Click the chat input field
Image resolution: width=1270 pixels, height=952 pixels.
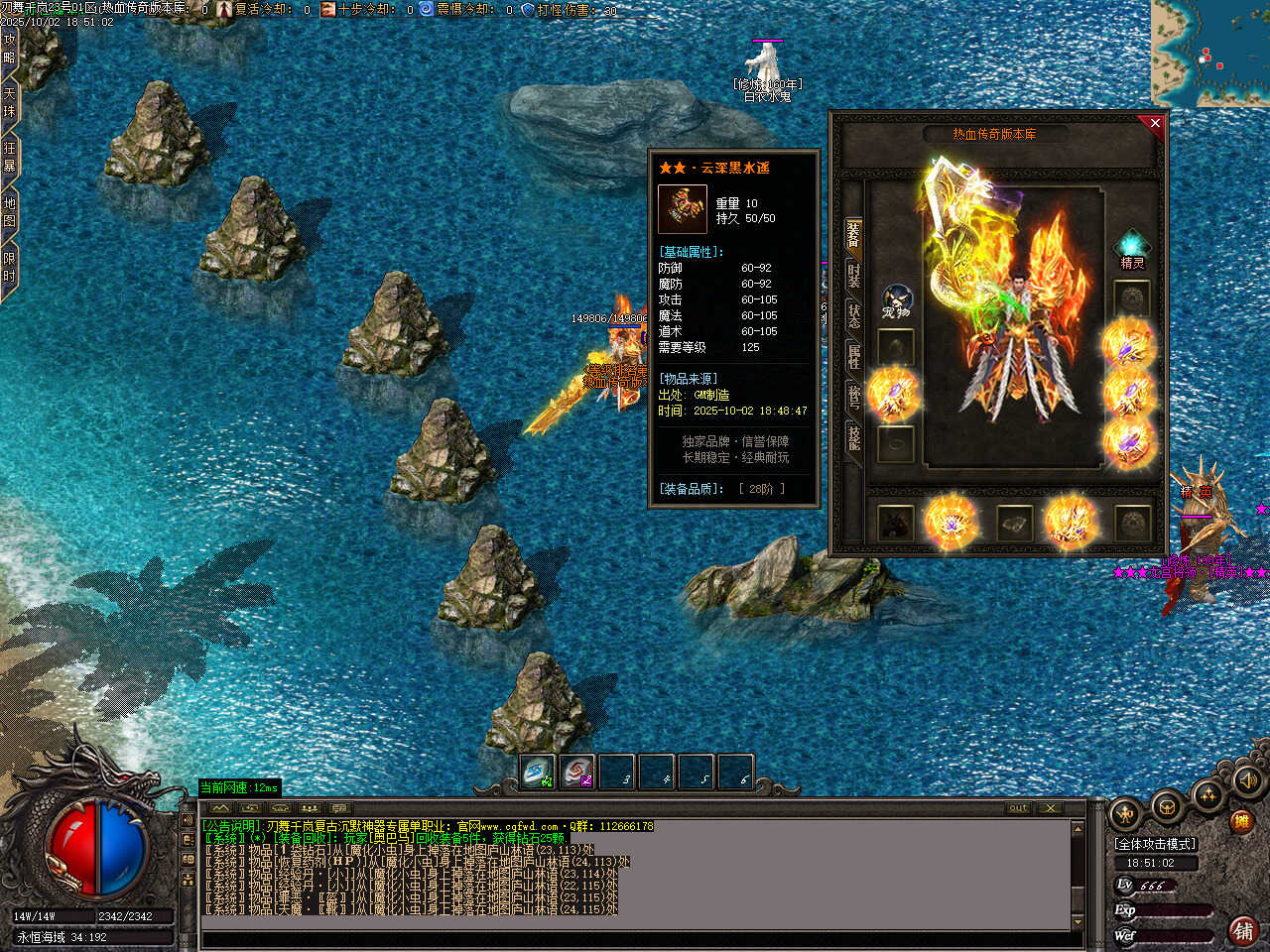coord(635,938)
